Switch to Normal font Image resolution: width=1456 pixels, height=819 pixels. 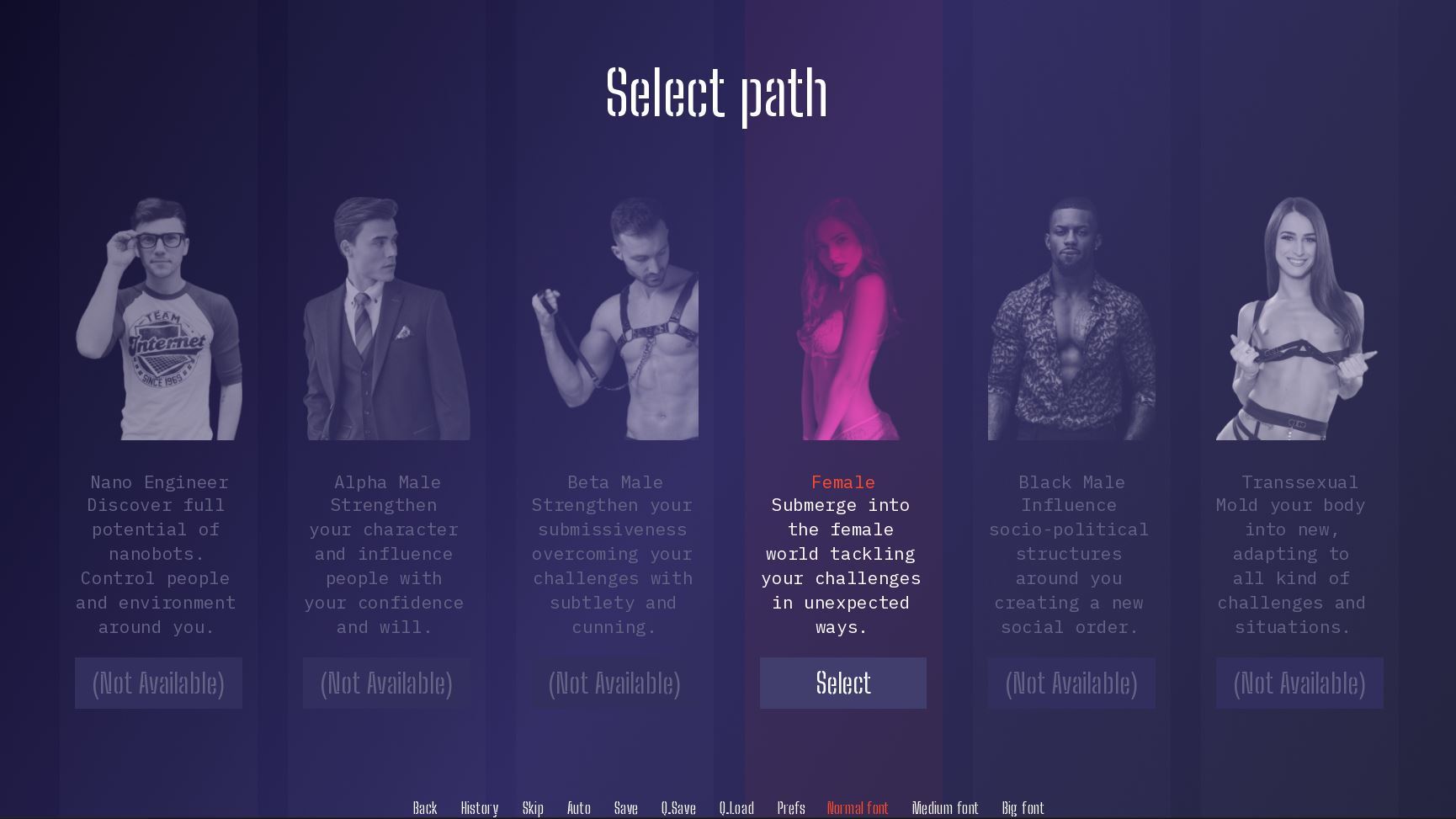(x=858, y=808)
